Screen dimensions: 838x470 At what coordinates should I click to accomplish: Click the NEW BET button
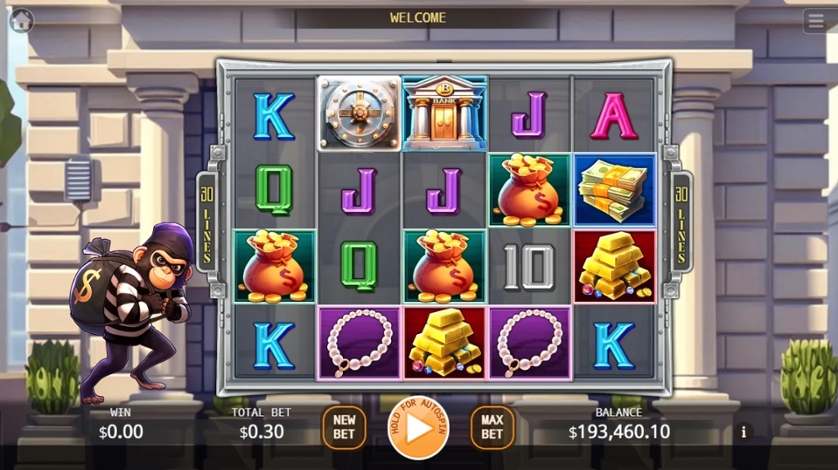344,427
